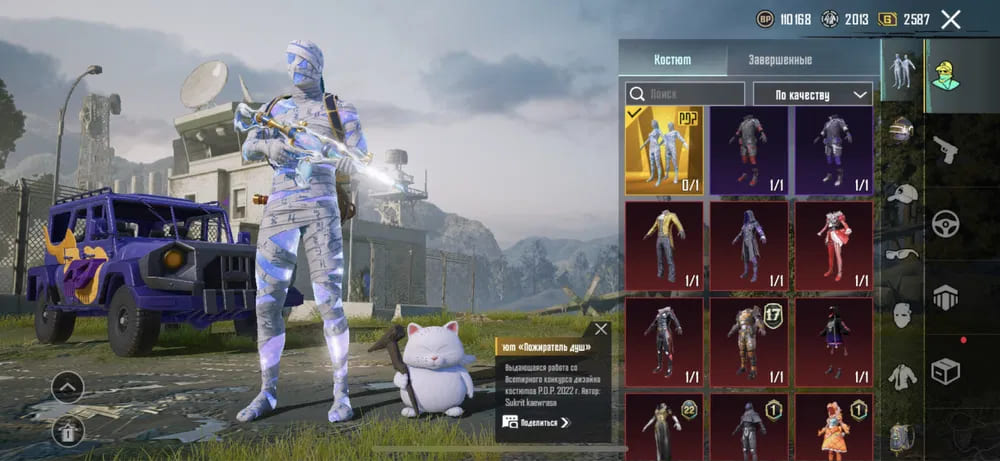Select the costume with badge 22
Image resolution: width=1000 pixels, height=461 pixels.
click(x=664, y=425)
